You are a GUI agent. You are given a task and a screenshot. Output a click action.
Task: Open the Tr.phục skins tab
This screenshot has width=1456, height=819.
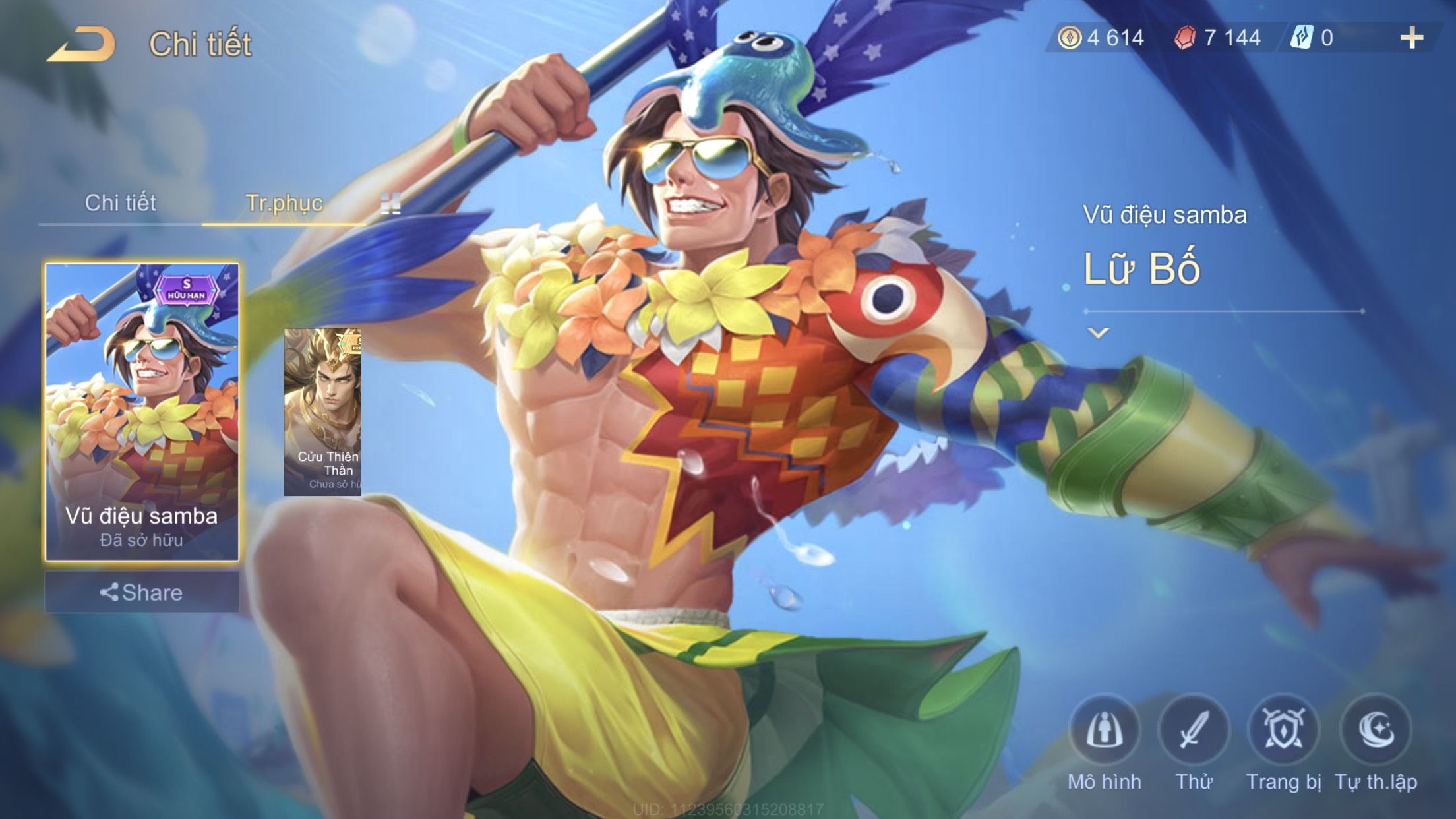point(284,203)
